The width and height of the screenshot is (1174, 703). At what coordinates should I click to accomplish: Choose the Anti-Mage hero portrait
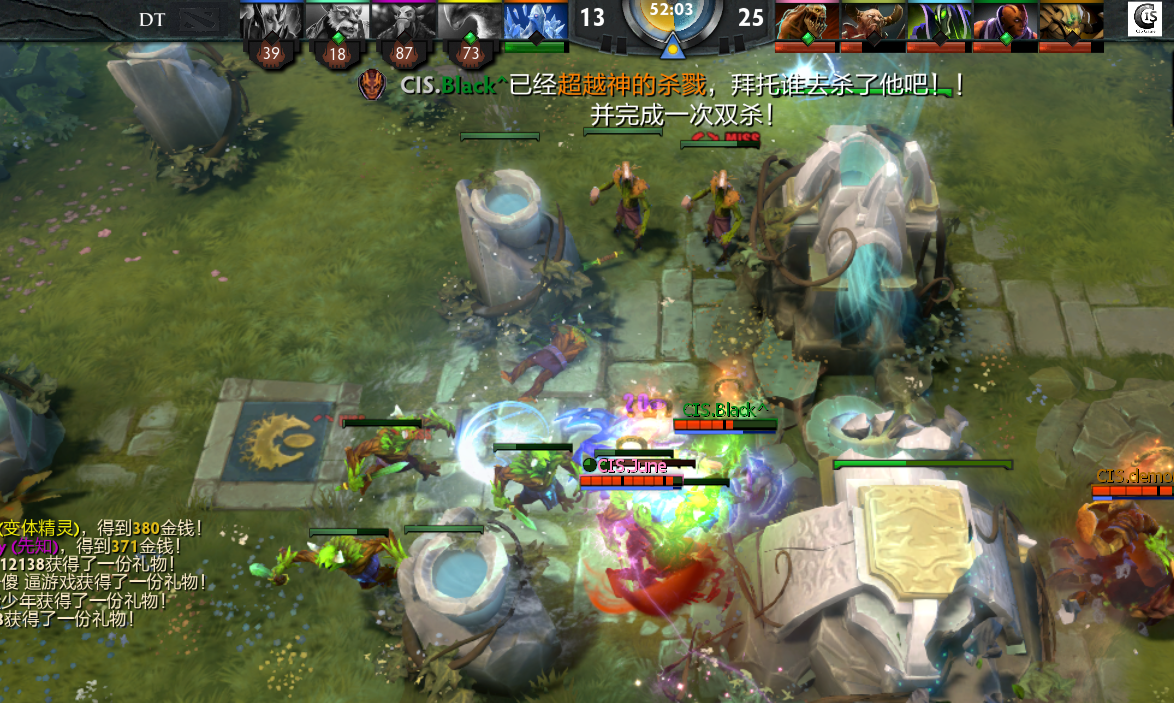tap(1005, 20)
